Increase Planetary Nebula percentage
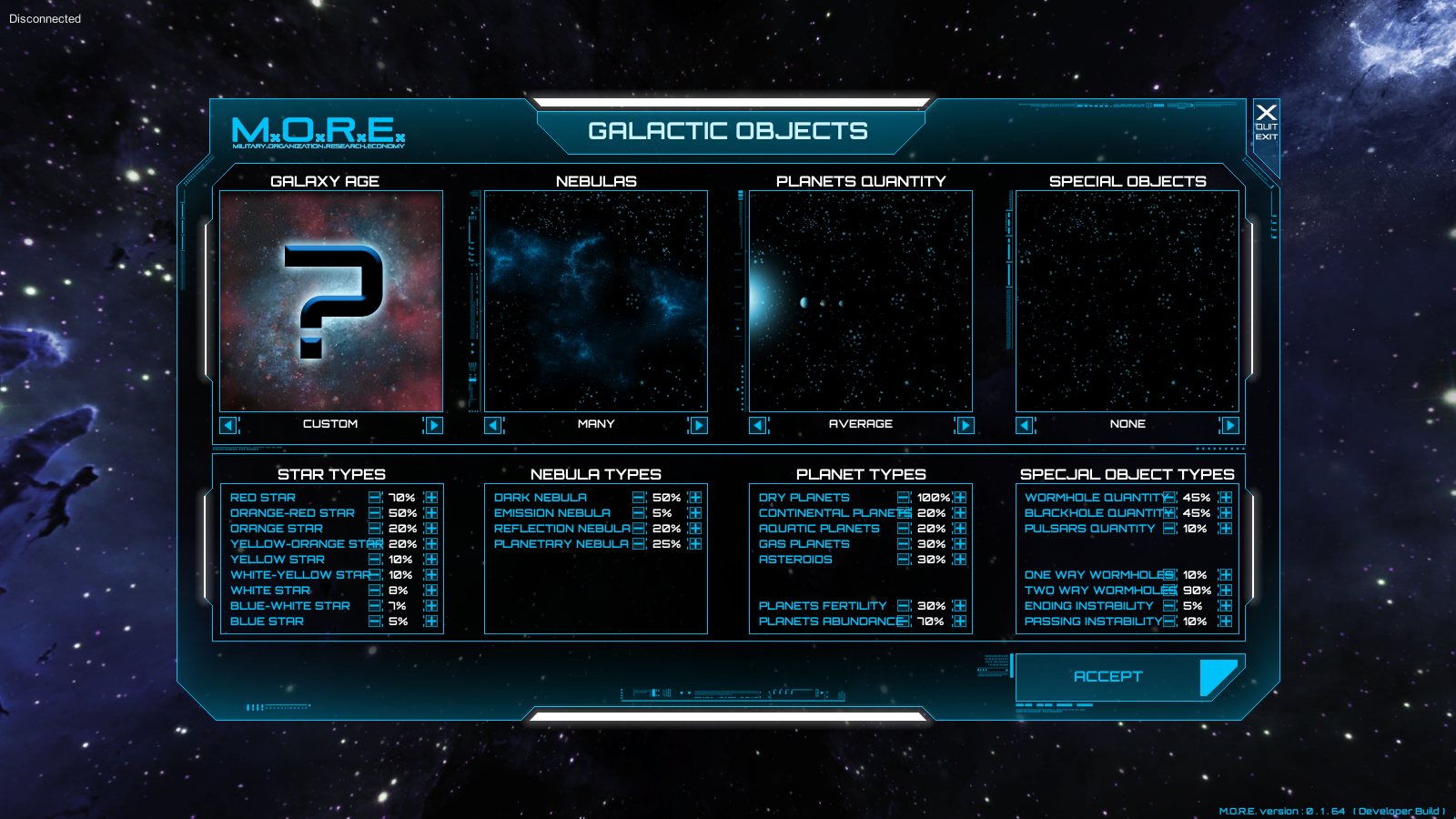 click(x=696, y=543)
